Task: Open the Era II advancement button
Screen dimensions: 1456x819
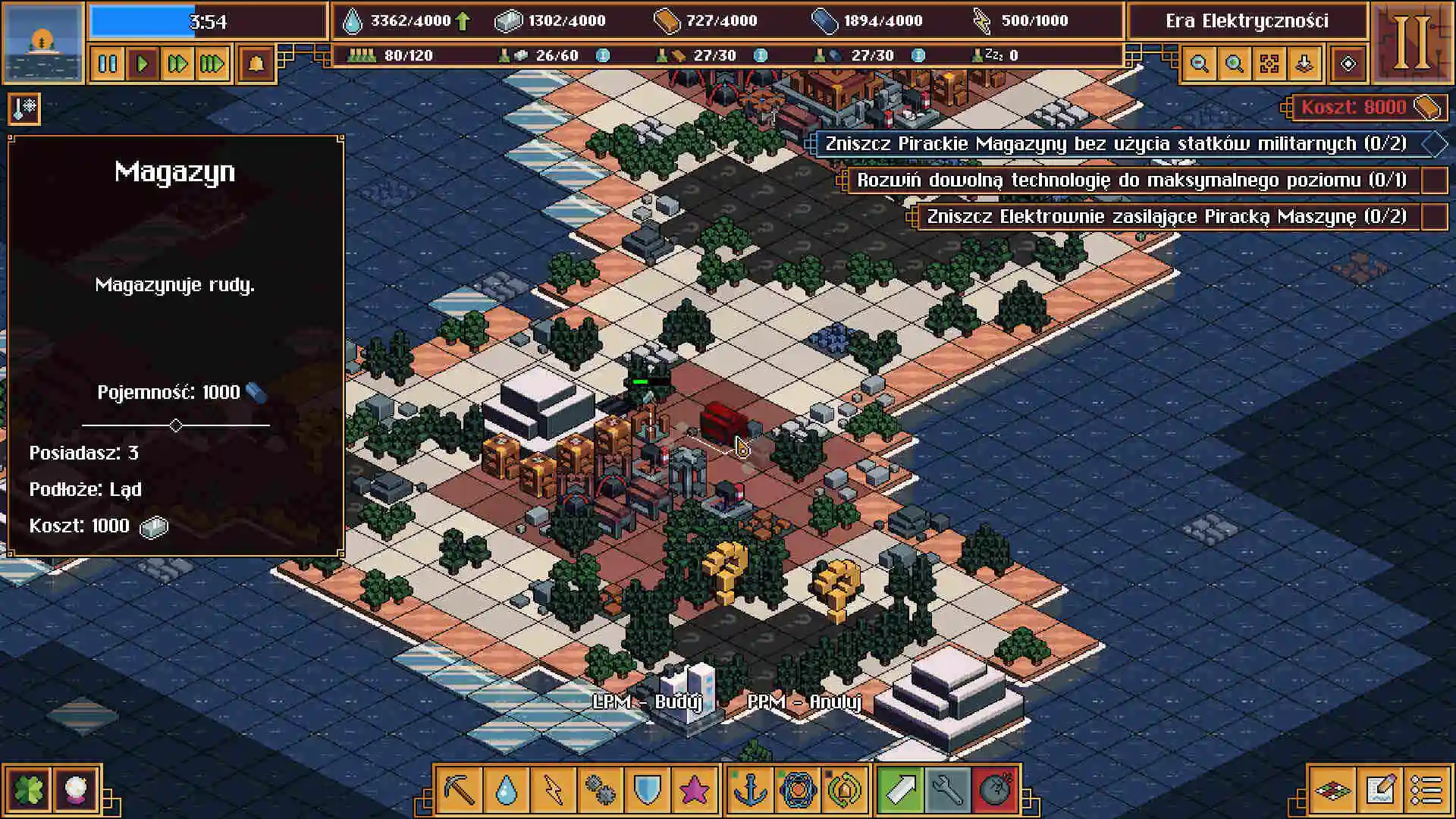Action: [1412, 42]
